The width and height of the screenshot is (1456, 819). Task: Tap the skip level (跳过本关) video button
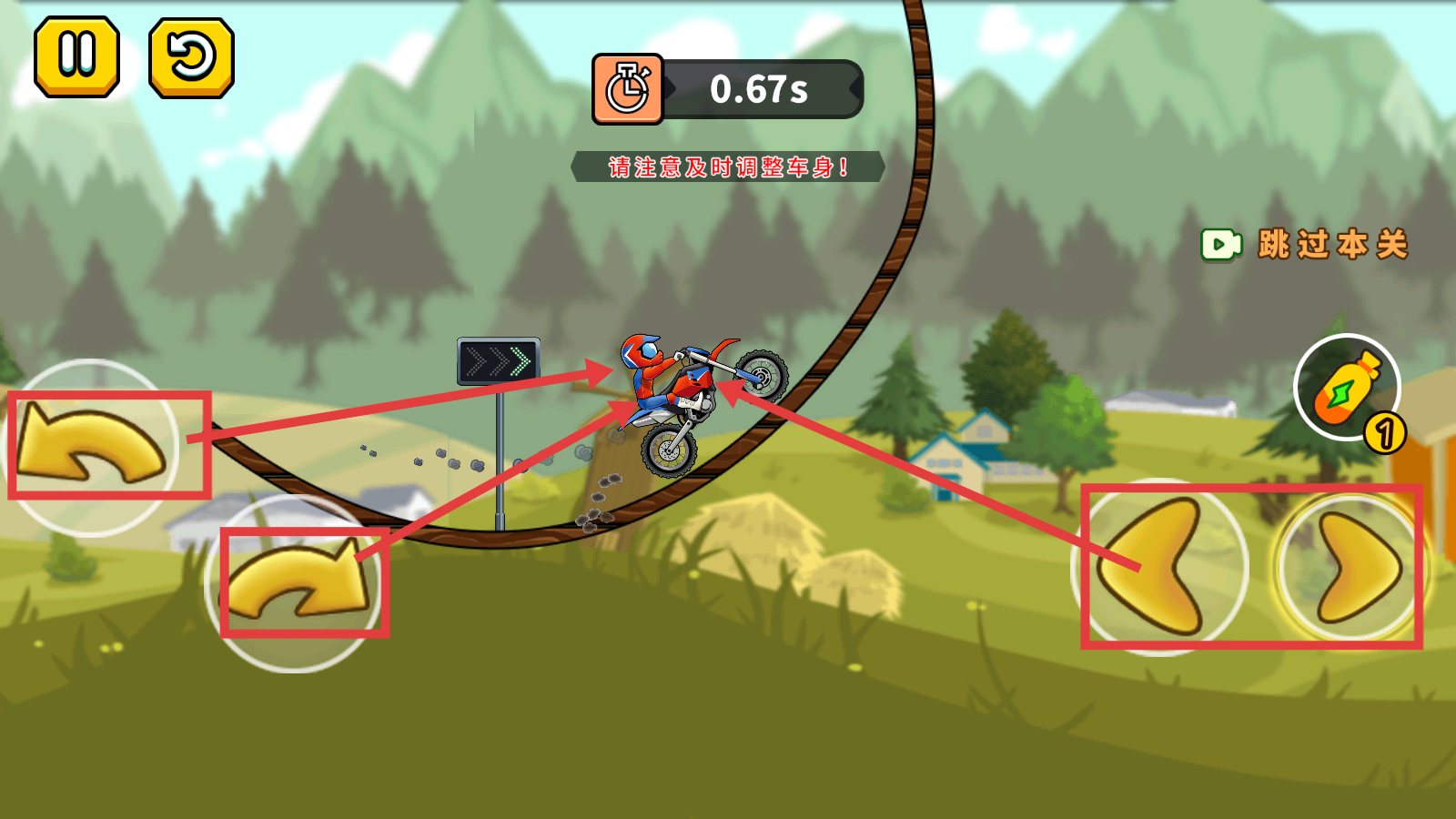[x=1305, y=244]
